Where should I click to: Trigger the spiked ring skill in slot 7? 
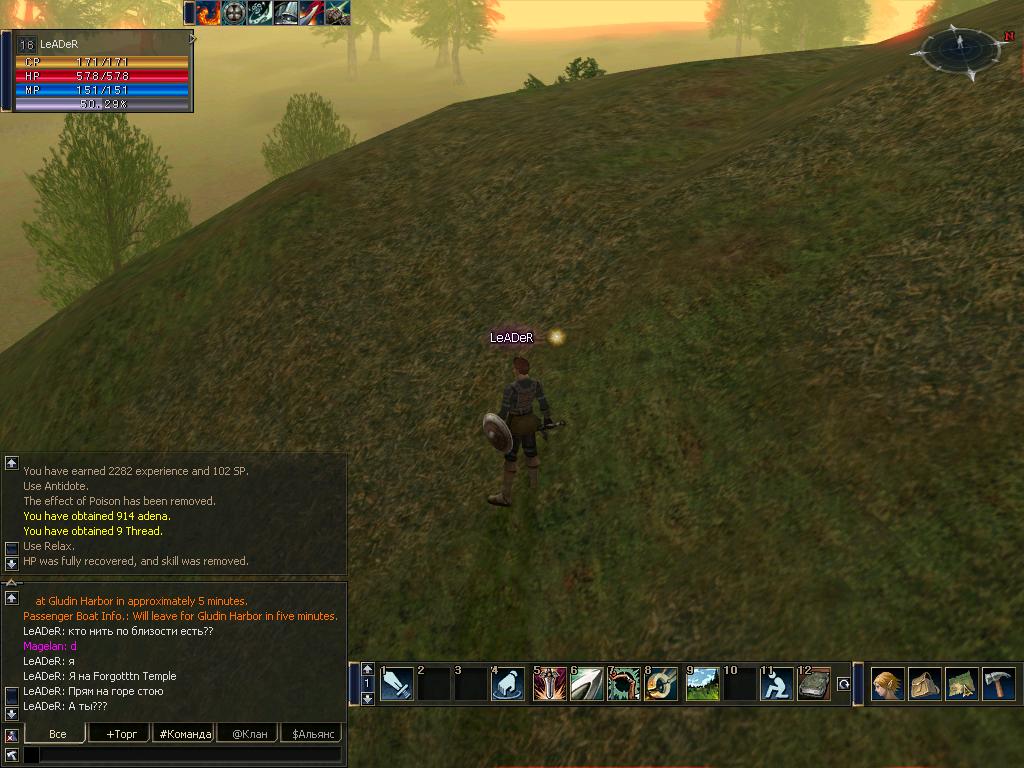(623, 685)
